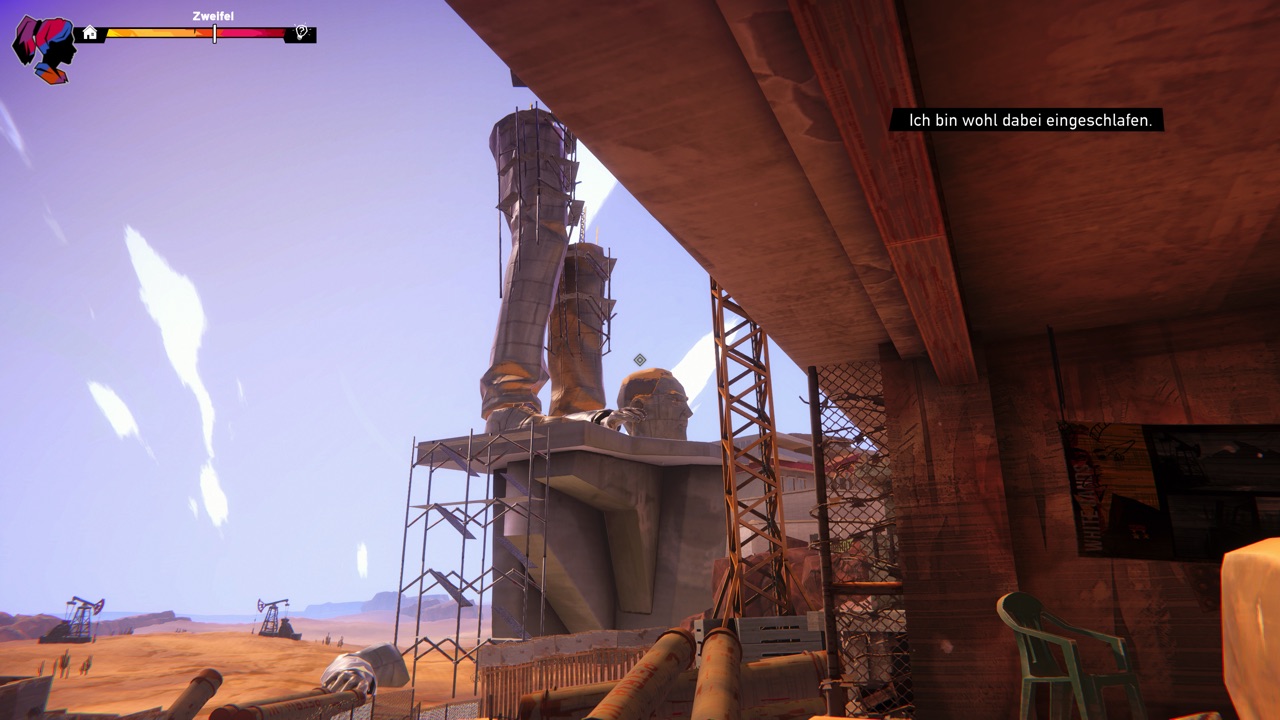Select the diamond interaction marker near the statue
Screen dimensions: 1280x720
[x=640, y=360]
